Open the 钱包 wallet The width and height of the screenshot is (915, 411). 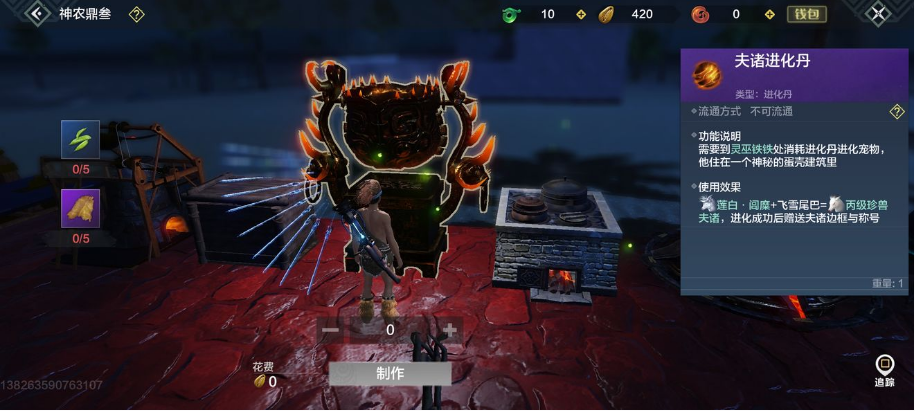806,14
